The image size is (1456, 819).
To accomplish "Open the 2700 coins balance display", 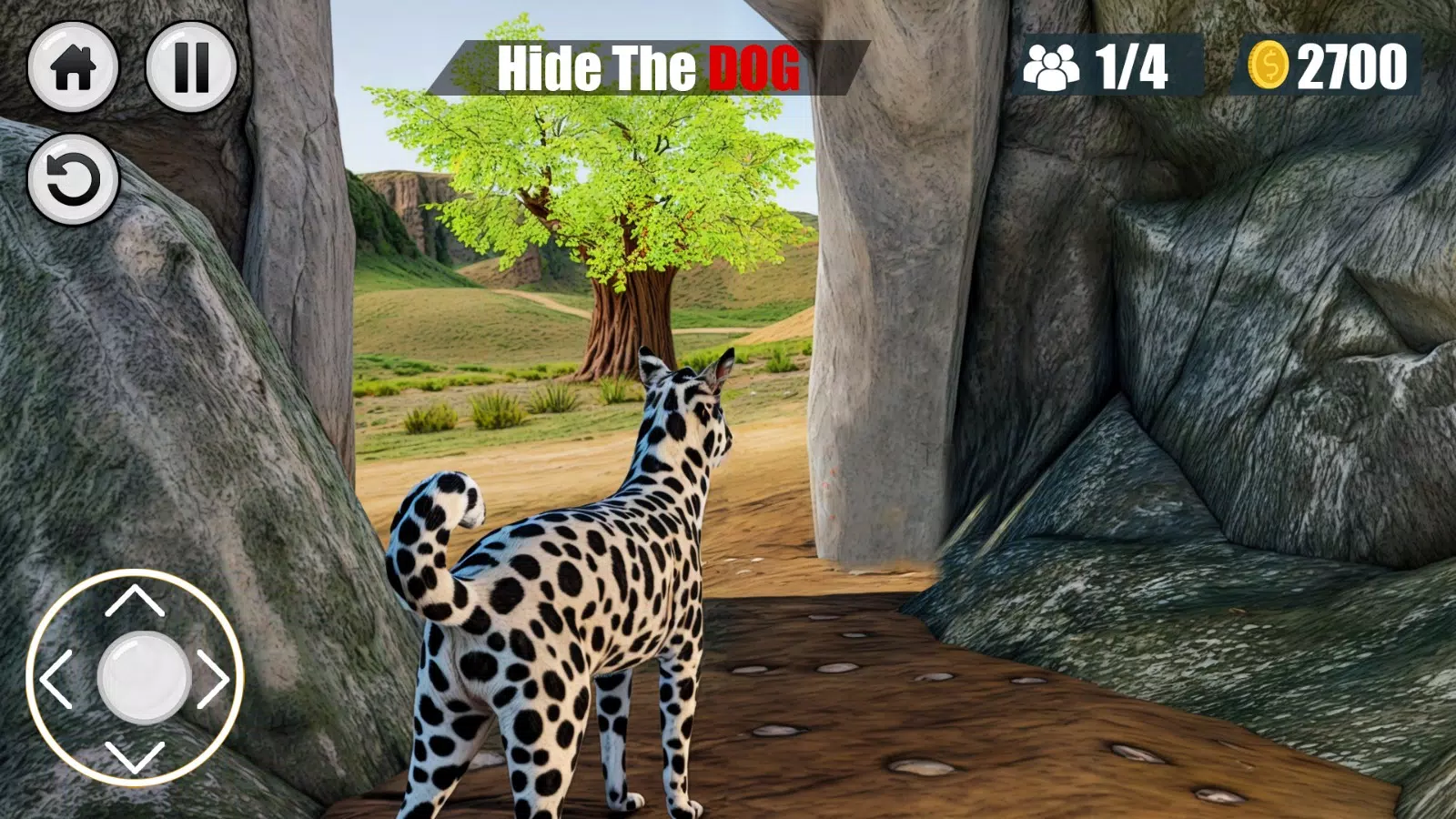I will (x=1350, y=66).
